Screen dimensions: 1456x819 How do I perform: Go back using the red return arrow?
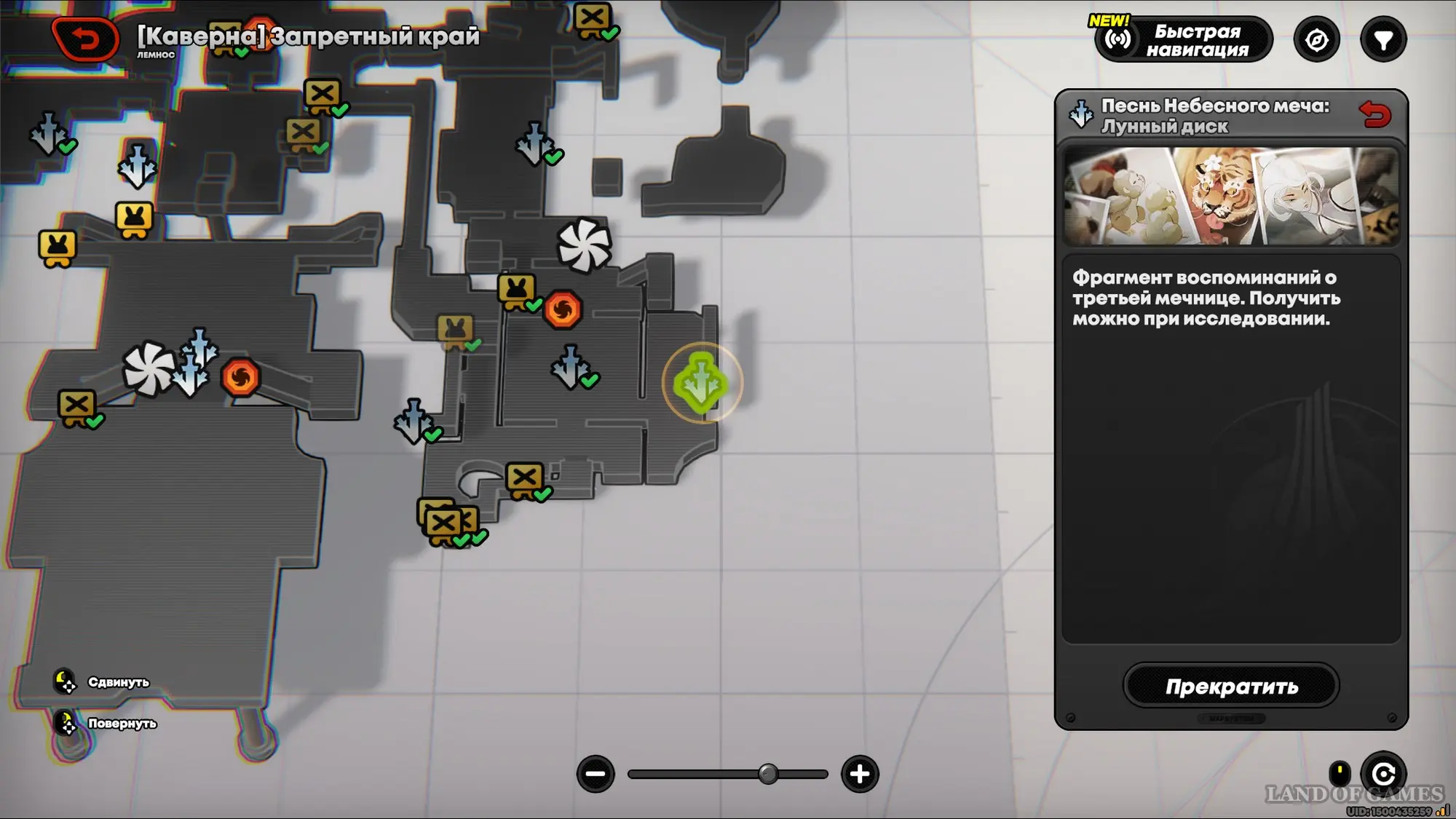click(x=86, y=39)
